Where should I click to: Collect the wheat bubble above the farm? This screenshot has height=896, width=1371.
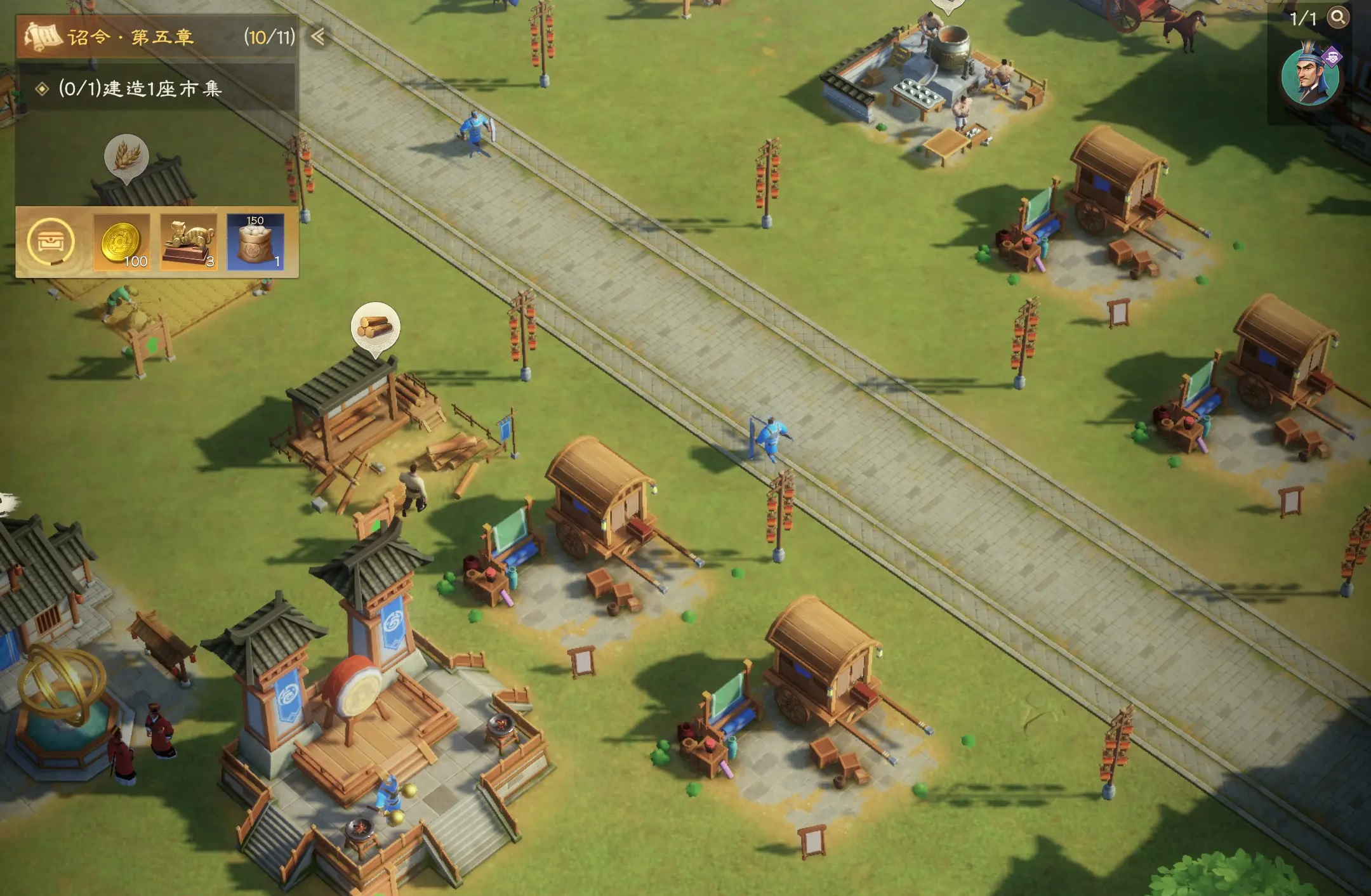126,156
